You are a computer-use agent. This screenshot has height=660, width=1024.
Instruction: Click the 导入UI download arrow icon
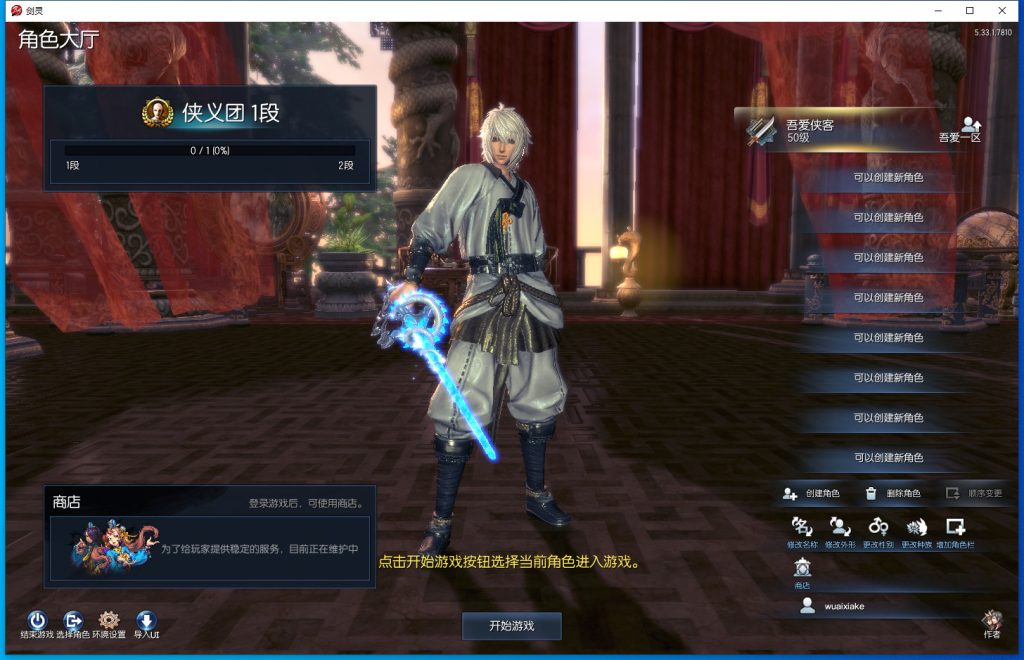click(x=146, y=621)
